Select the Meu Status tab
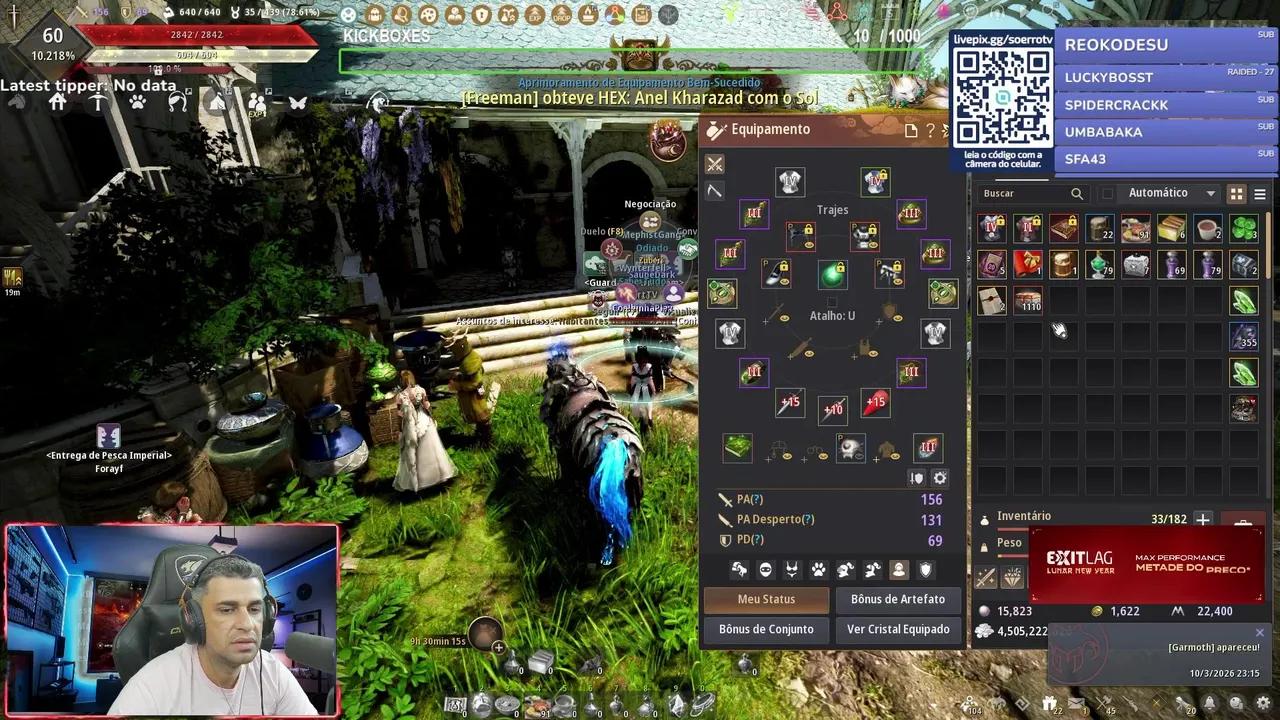This screenshot has width=1280, height=720. click(x=766, y=599)
